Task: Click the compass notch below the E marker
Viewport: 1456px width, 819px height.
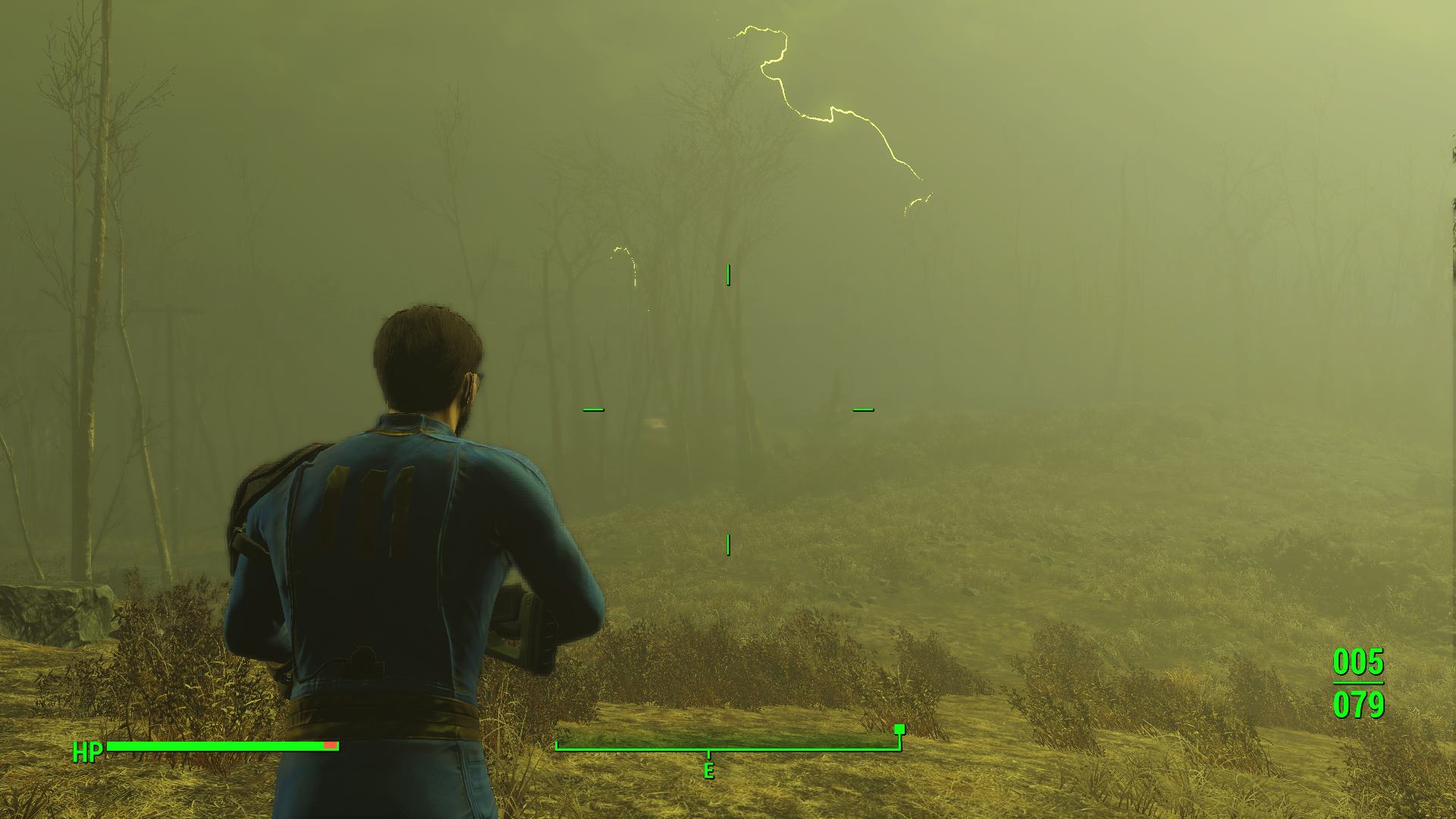Action: coord(709,756)
